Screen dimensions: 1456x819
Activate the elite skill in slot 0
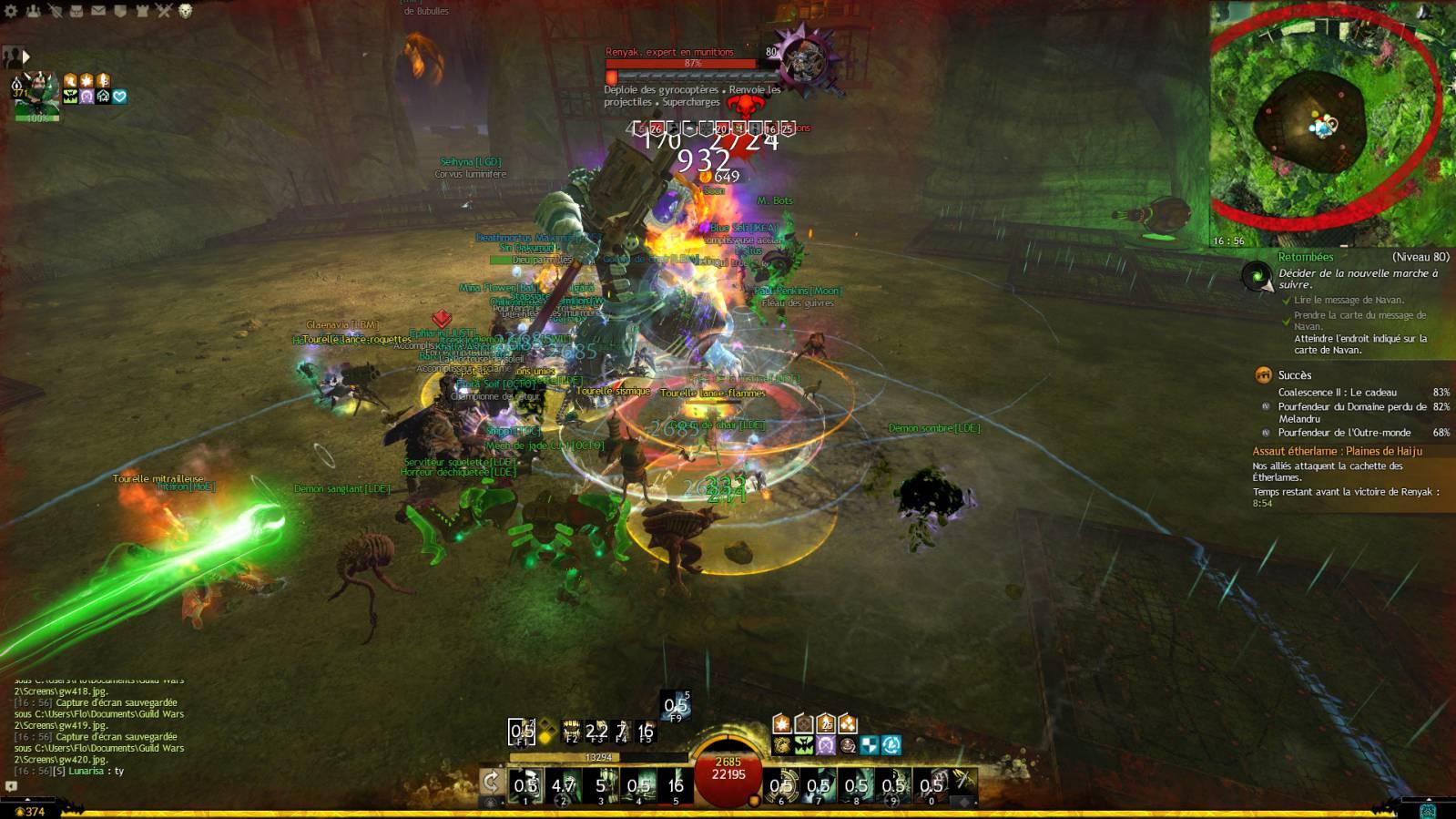point(931,785)
